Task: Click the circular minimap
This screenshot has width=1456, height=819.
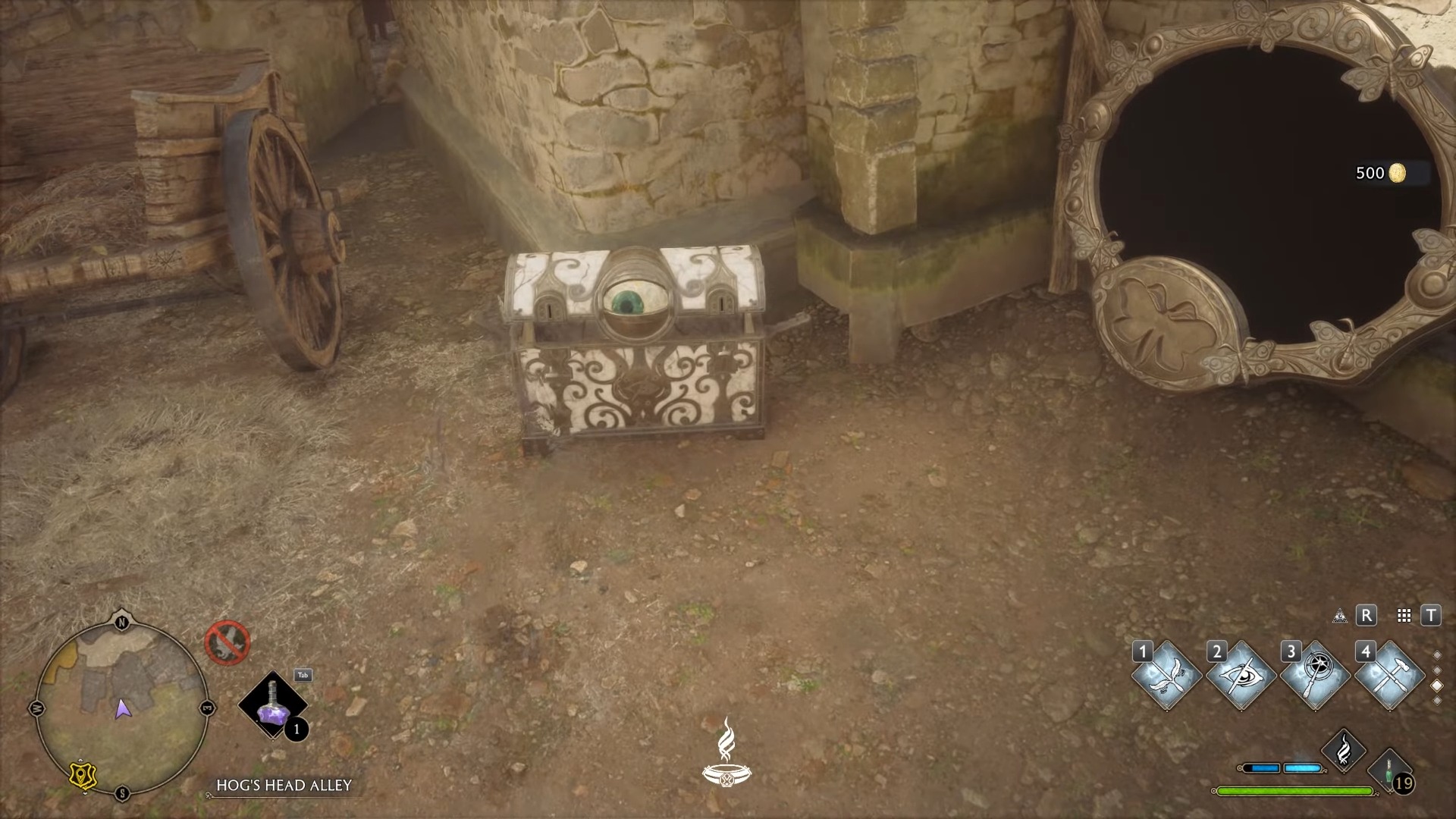Action: click(122, 708)
